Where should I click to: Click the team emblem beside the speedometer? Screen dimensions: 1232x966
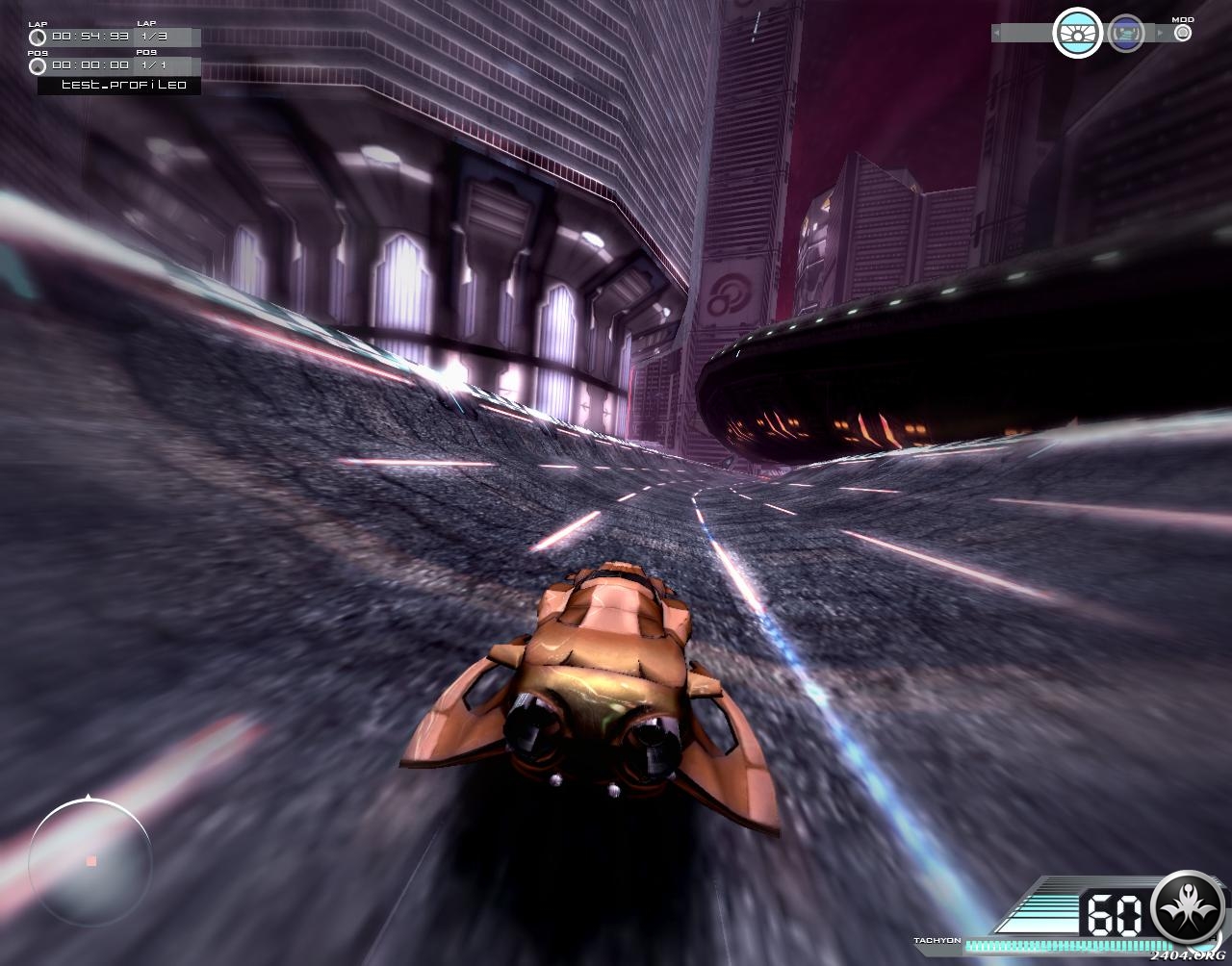click(x=1189, y=908)
